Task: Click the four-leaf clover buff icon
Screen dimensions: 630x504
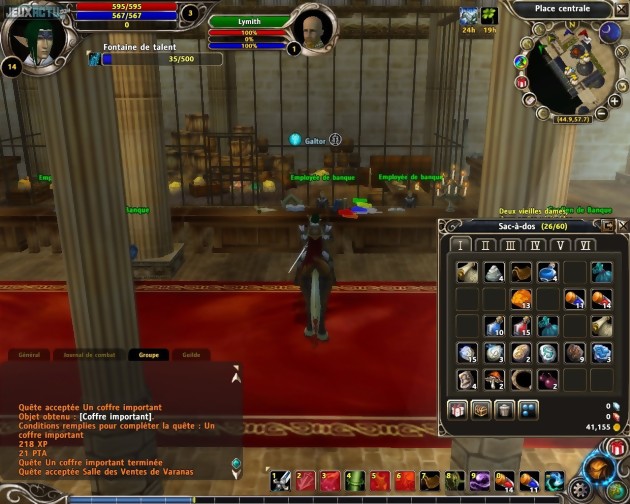Action: click(x=489, y=16)
